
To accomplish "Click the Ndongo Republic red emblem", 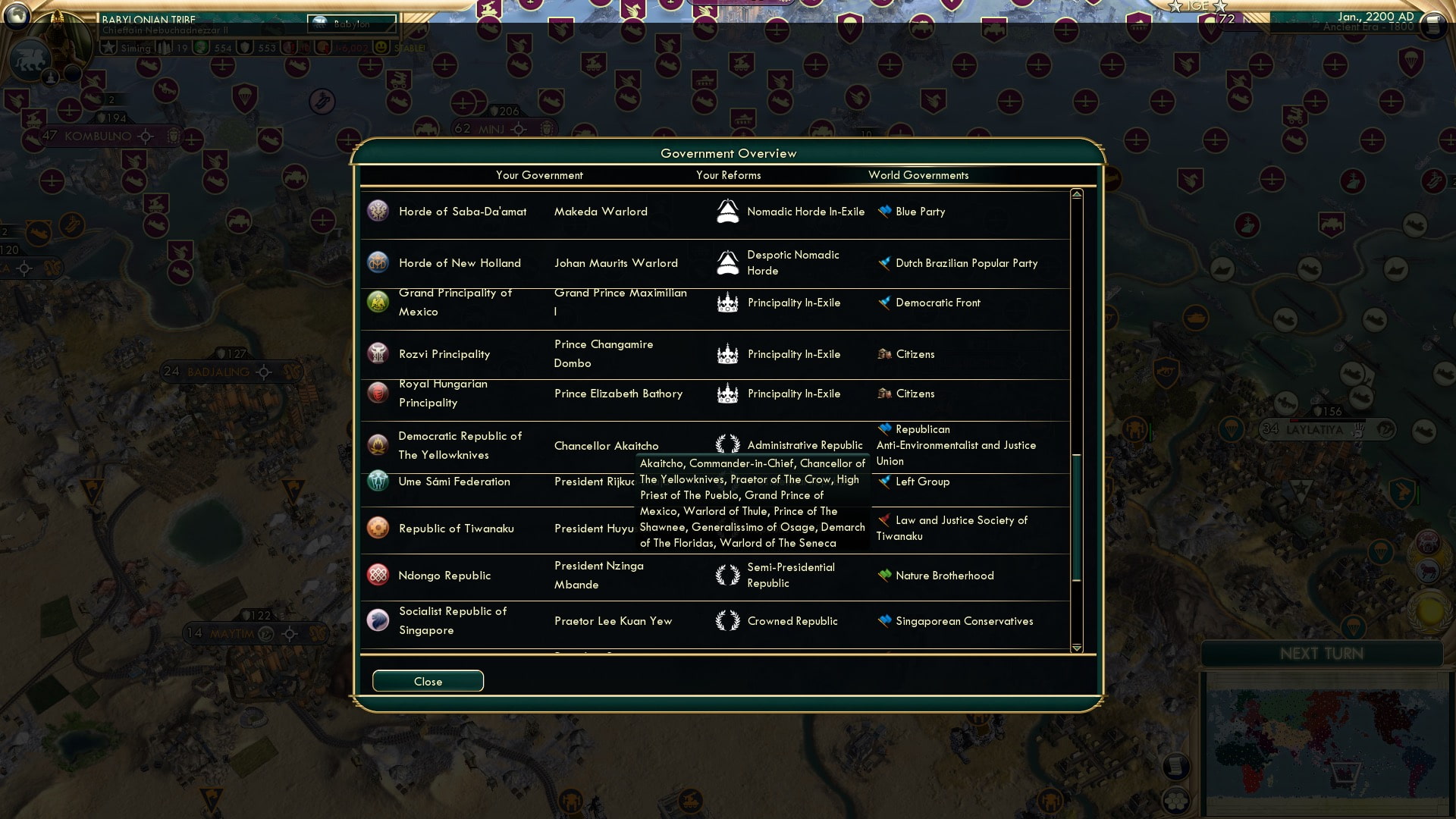I will pyautogui.click(x=377, y=576).
